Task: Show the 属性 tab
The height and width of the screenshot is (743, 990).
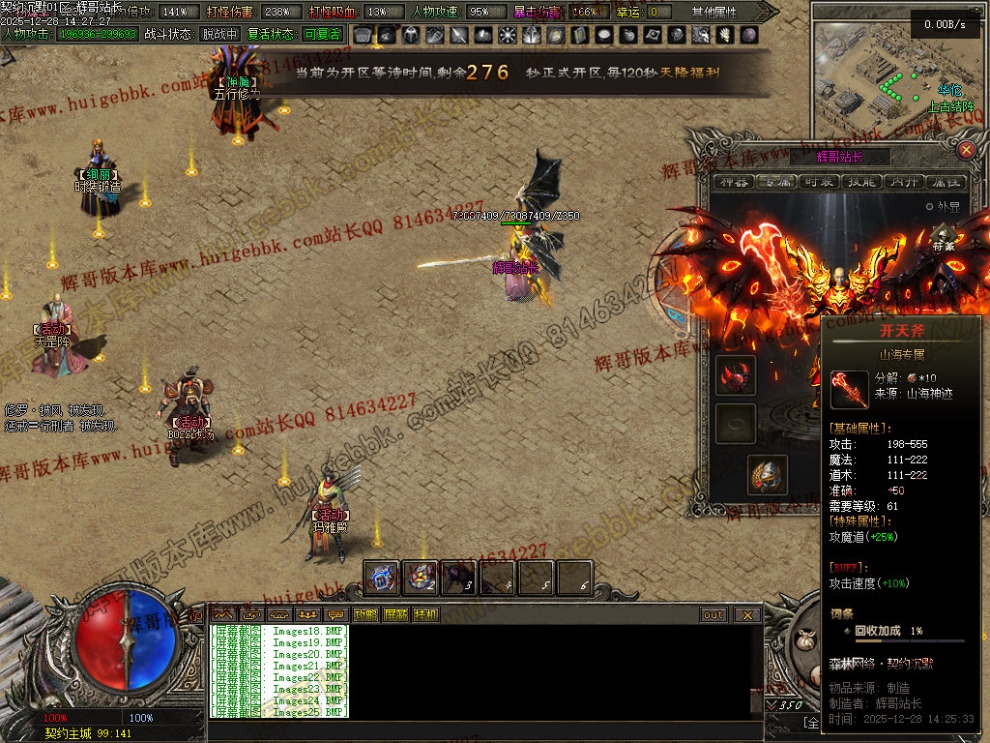Action: click(x=945, y=182)
